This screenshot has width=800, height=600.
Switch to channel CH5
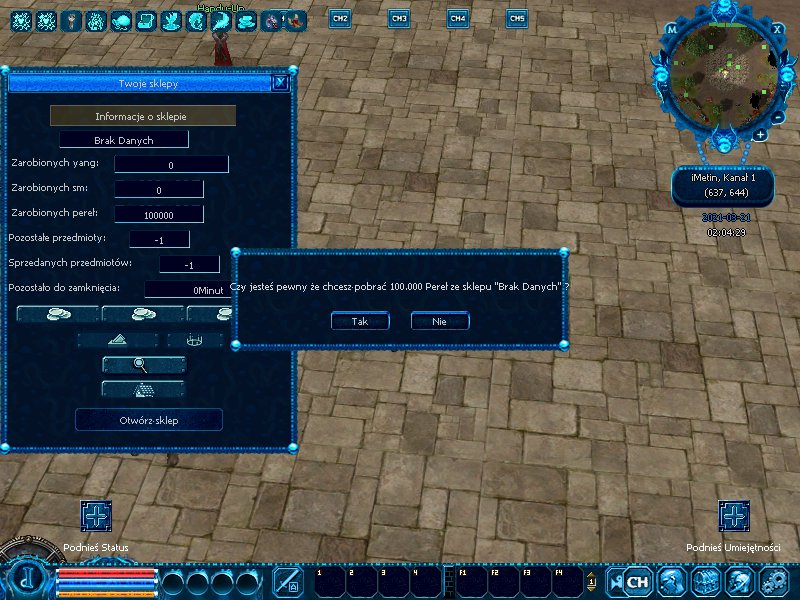point(516,18)
